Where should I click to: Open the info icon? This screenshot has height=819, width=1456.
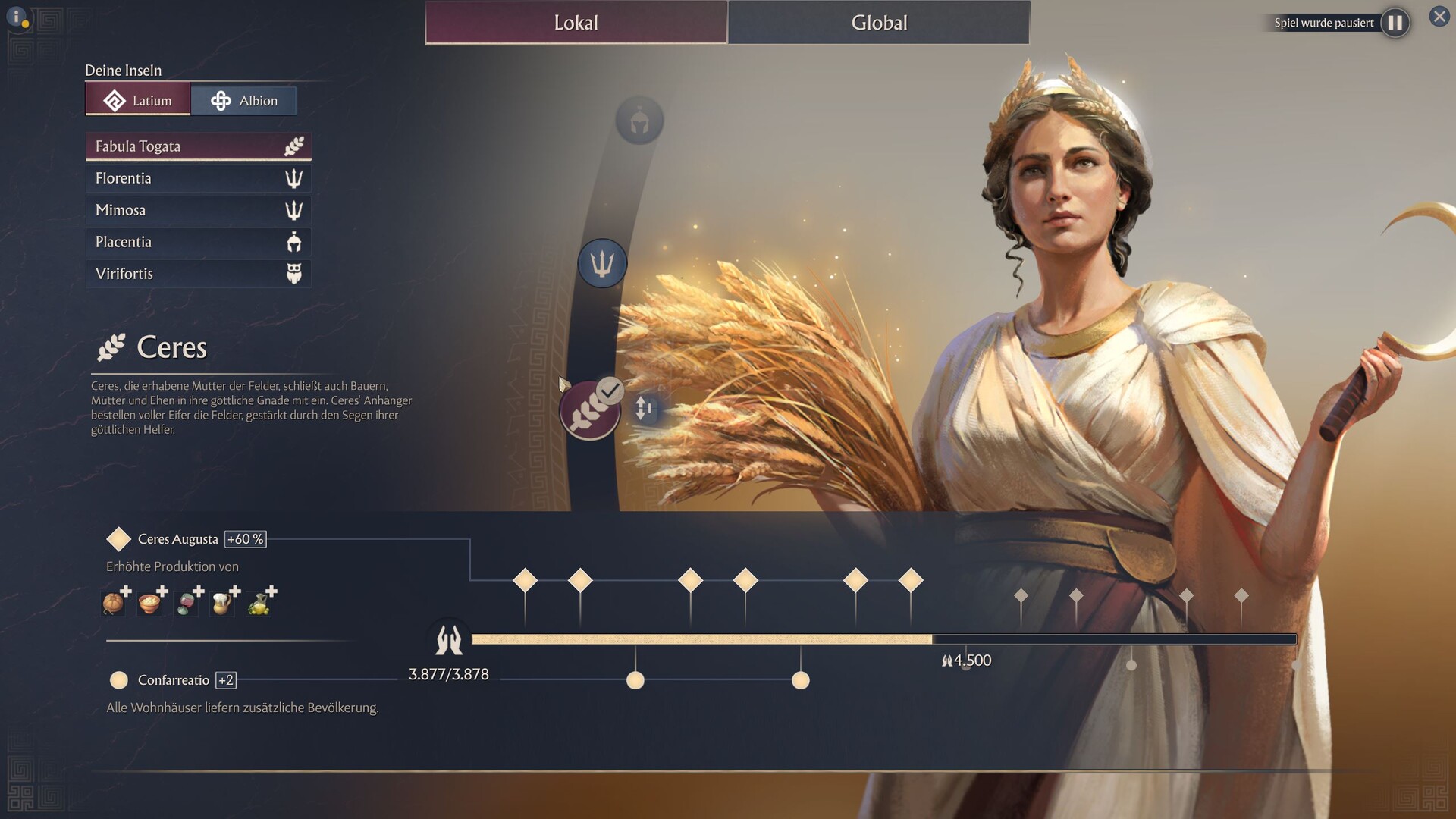(x=17, y=17)
